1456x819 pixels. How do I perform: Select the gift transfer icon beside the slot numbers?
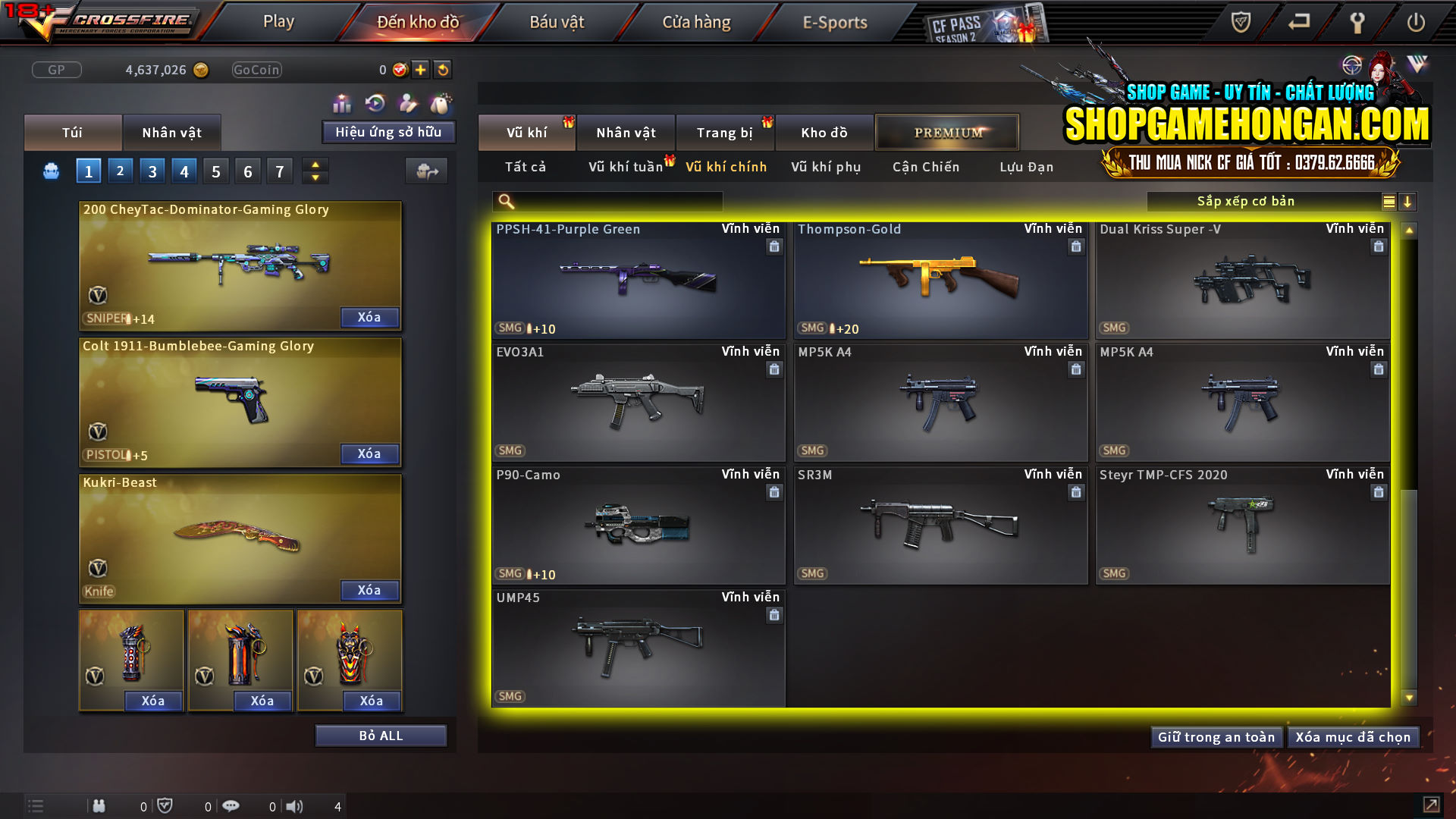[426, 172]
